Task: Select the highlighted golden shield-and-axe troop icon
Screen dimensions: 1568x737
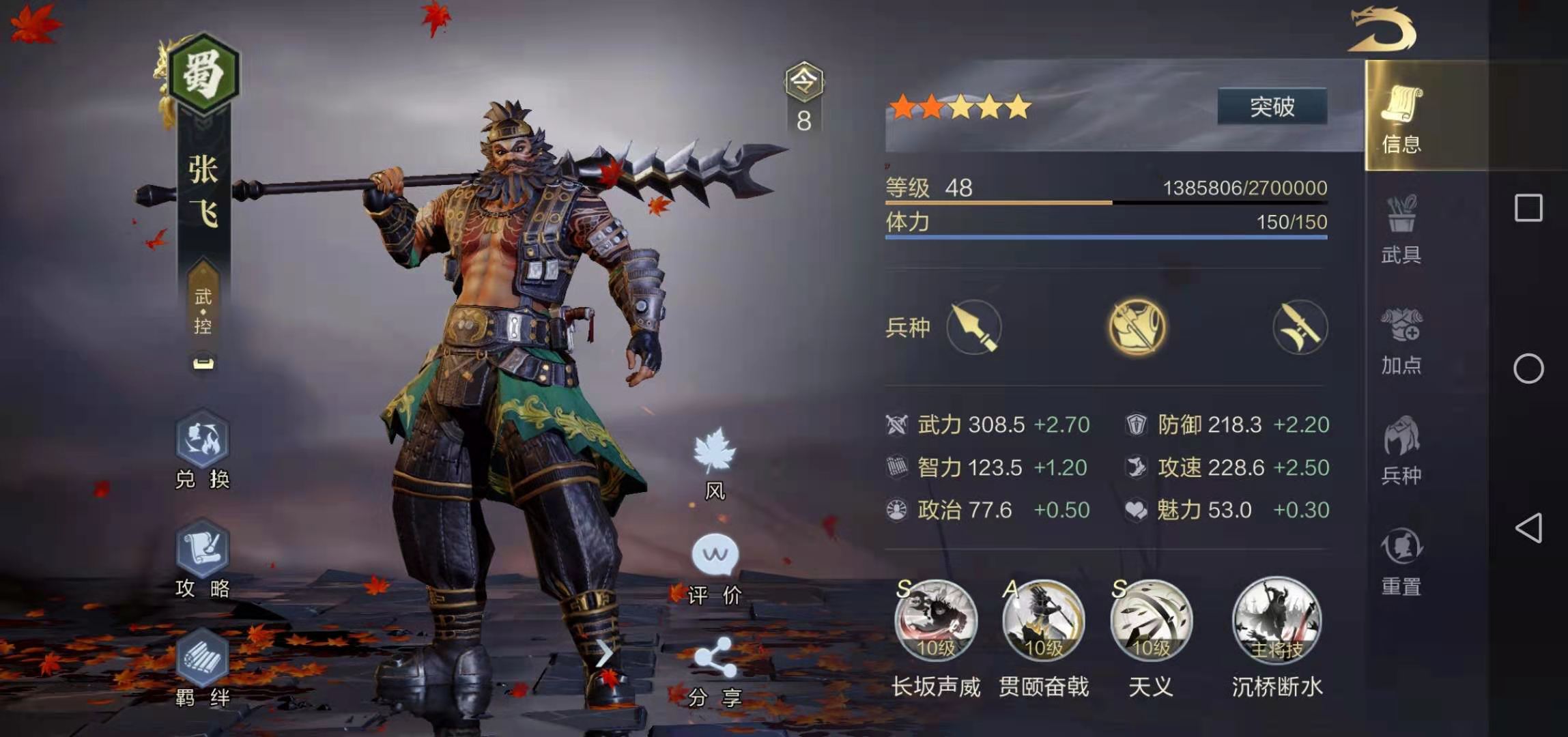Action: [1137, 327]
